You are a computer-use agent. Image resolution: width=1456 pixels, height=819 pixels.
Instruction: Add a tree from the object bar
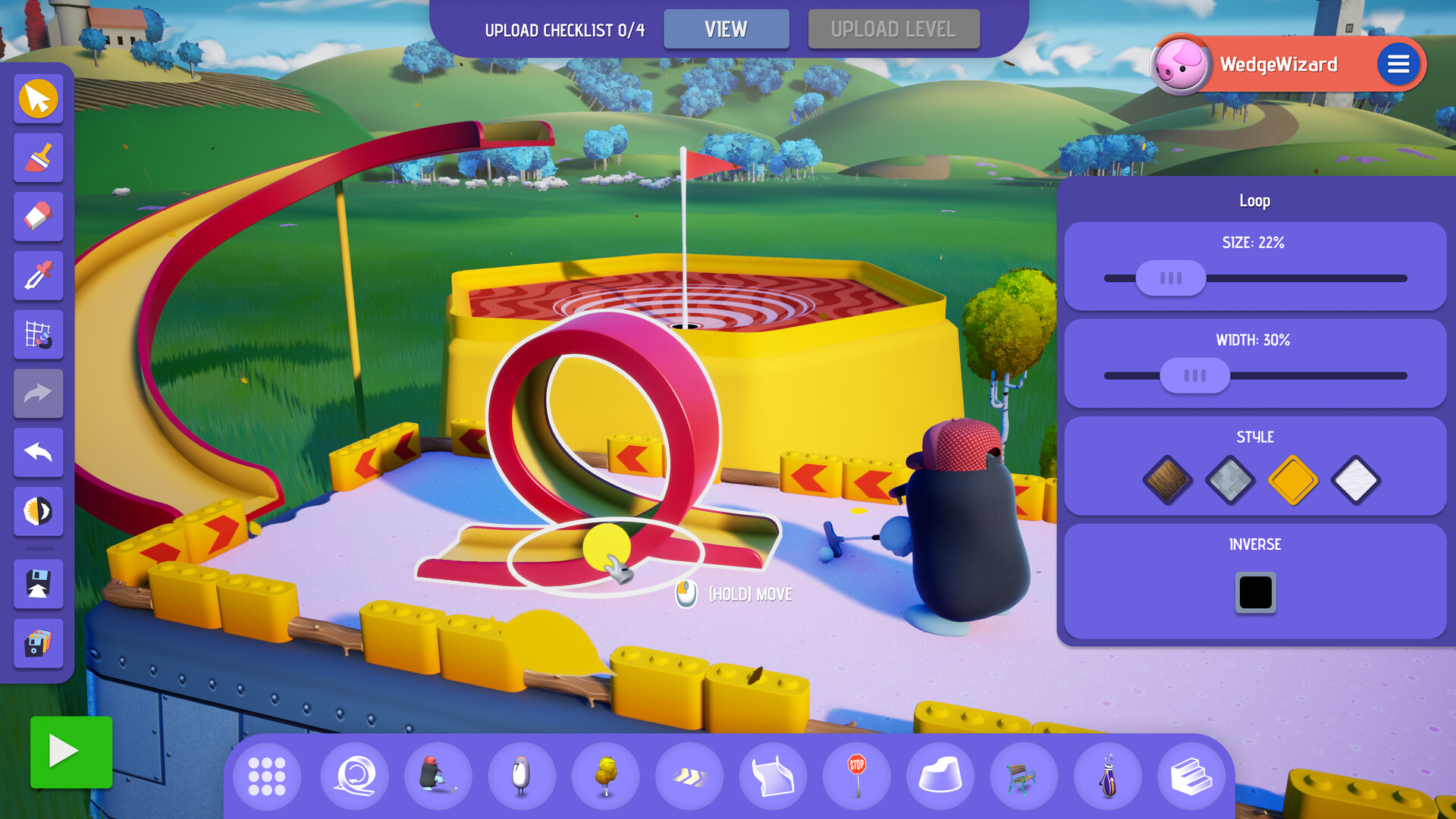[604, 776]
